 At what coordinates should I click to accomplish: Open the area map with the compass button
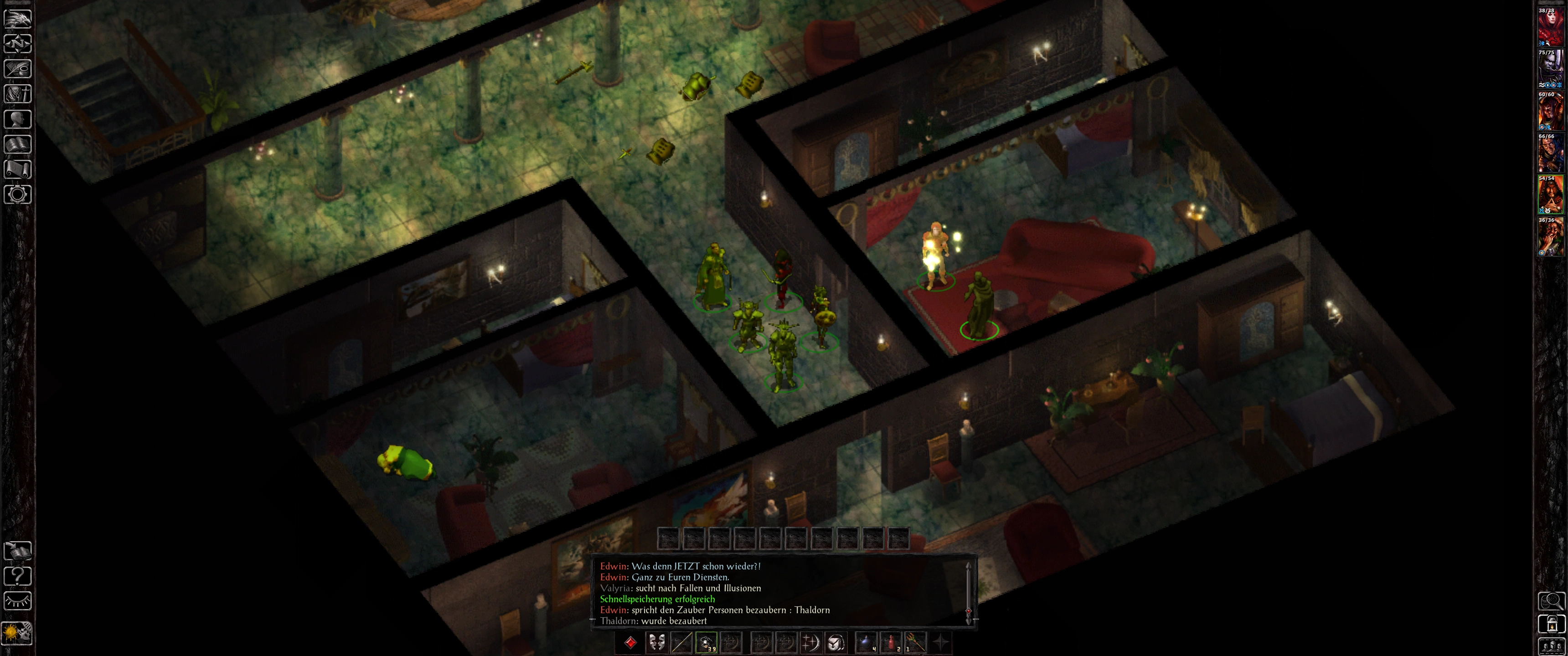pos(18,44)
